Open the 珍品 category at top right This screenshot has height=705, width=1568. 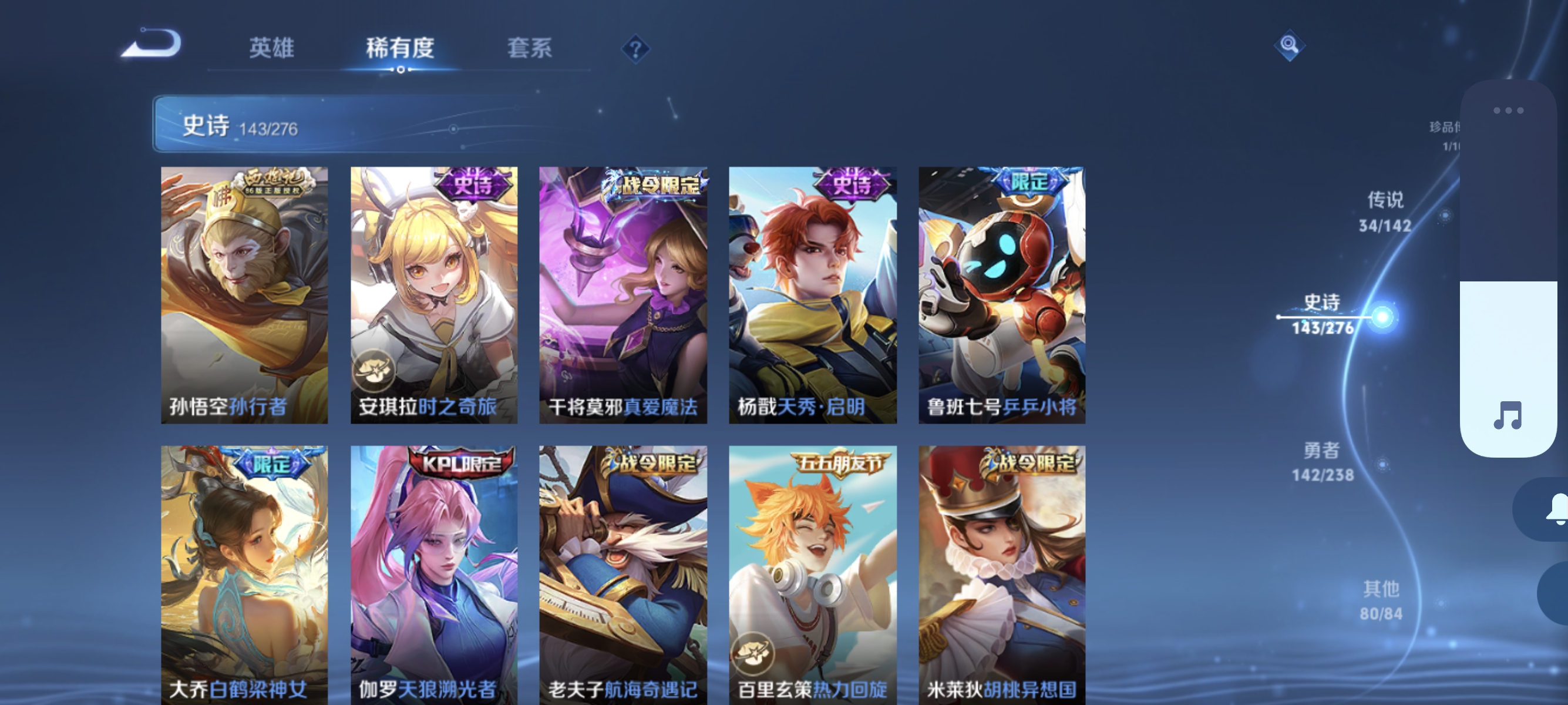[x=1445, y=134]
